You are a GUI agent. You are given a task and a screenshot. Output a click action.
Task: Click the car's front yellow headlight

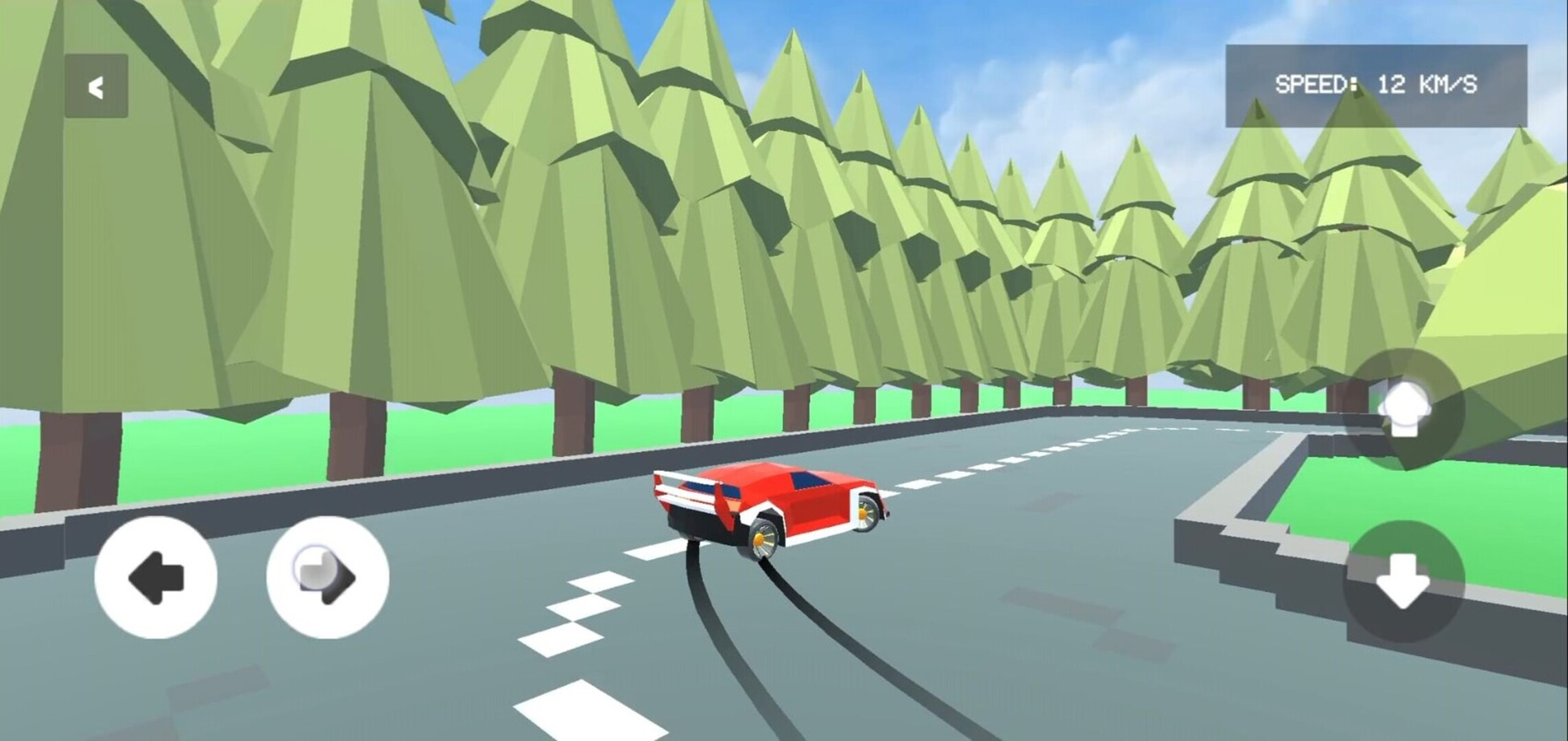pos(864,515)
